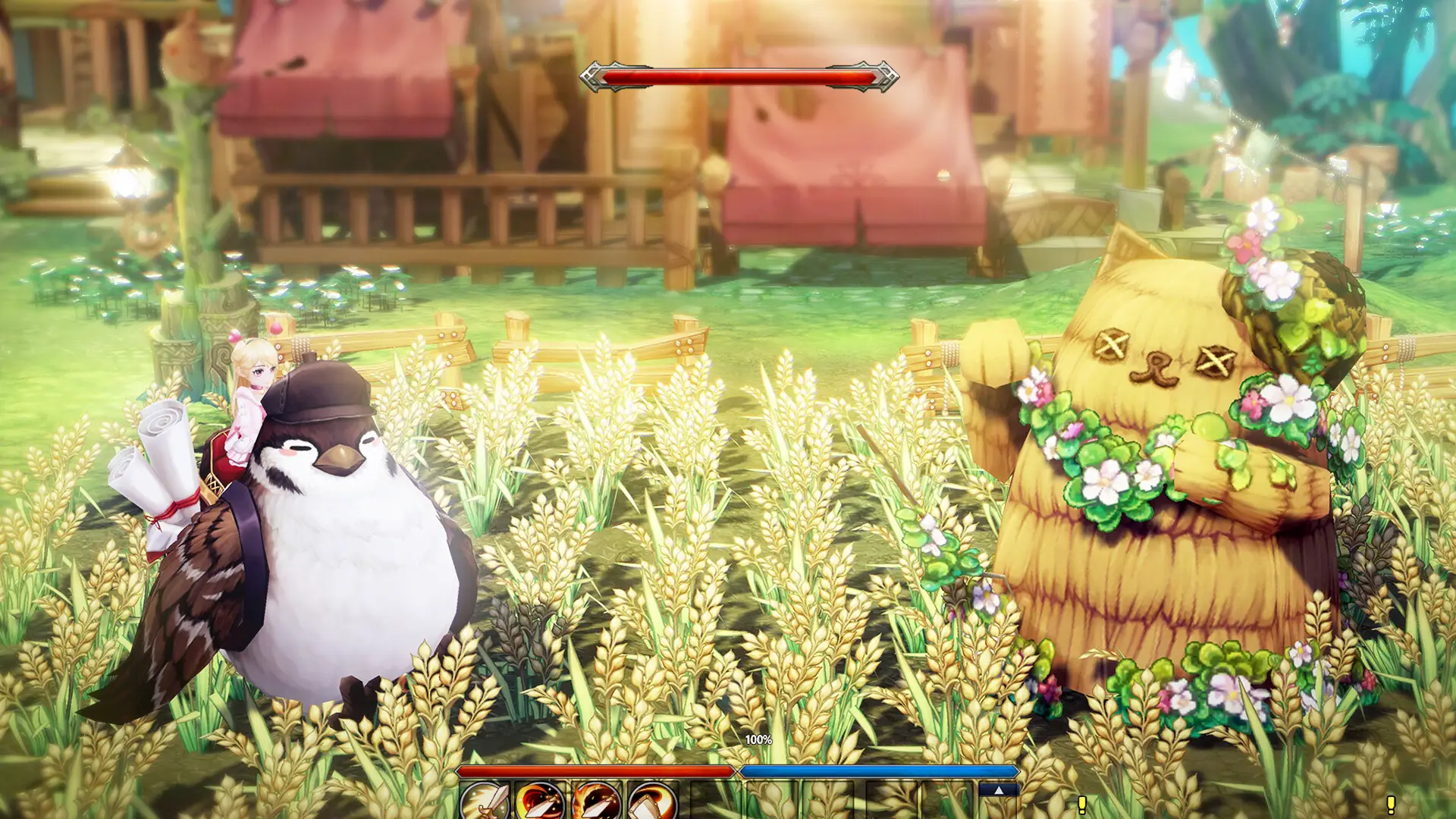Viewport: 1456px width, 819px height.
Task: Expand the hotbar with the up arrow
Action: pyautogui.click(x=998, y=790)
